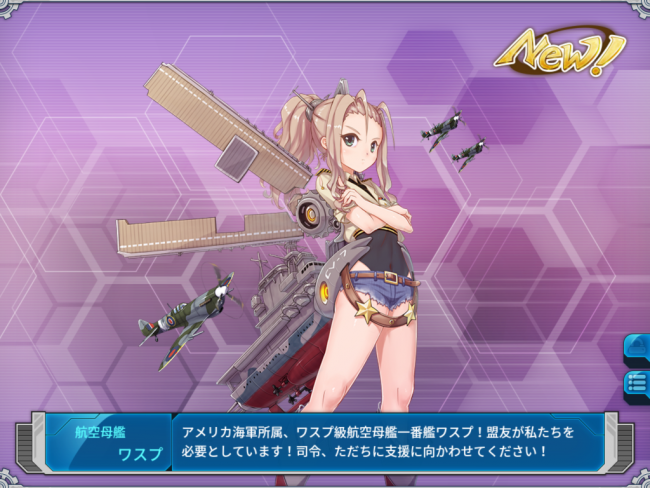650x488 pixels.
Task: Click the blue lock icon button
Action: [637, 348]
